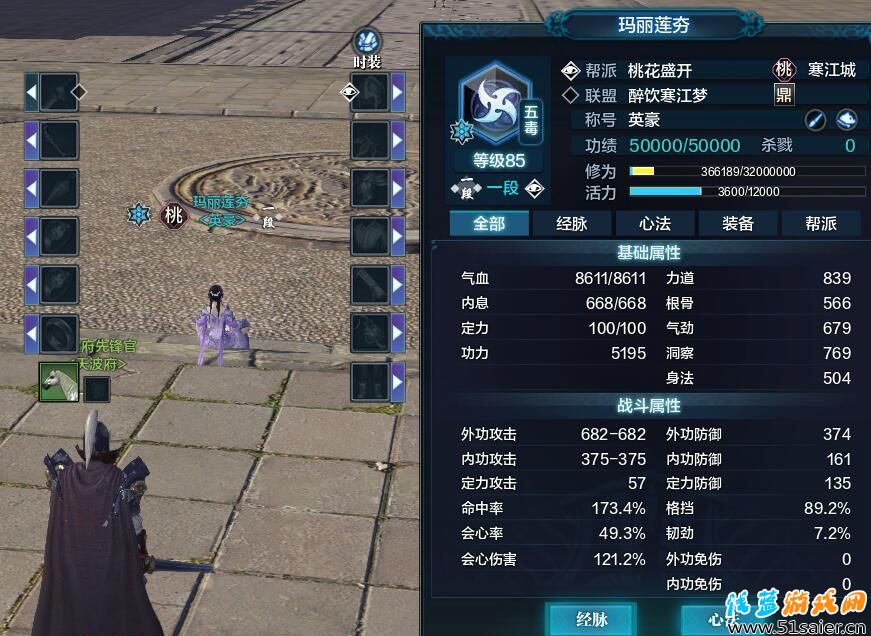Switch to the 全部 tab
Image resolution: width=871 pixels, height=636 pixels.
click(489, 223)
